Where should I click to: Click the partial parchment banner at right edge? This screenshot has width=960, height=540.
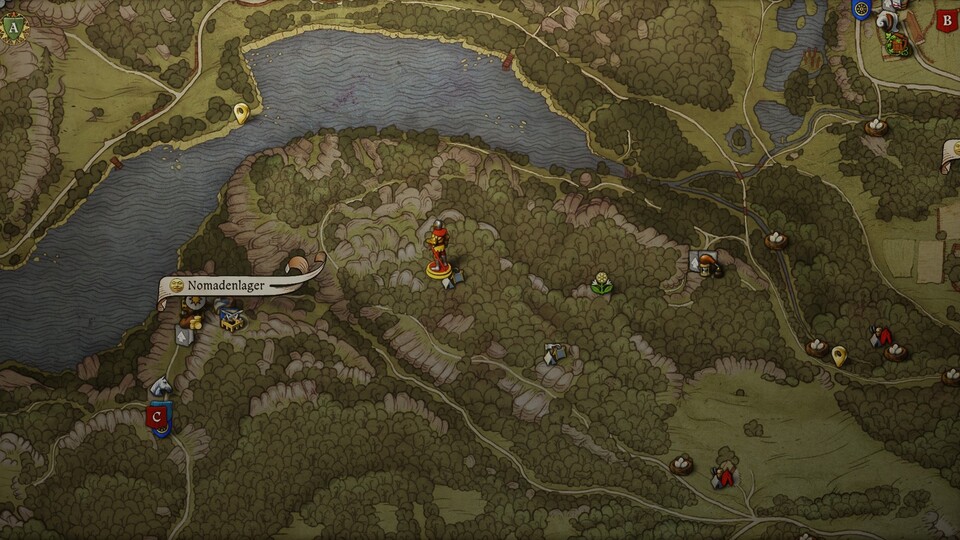[x=951, y=156]
